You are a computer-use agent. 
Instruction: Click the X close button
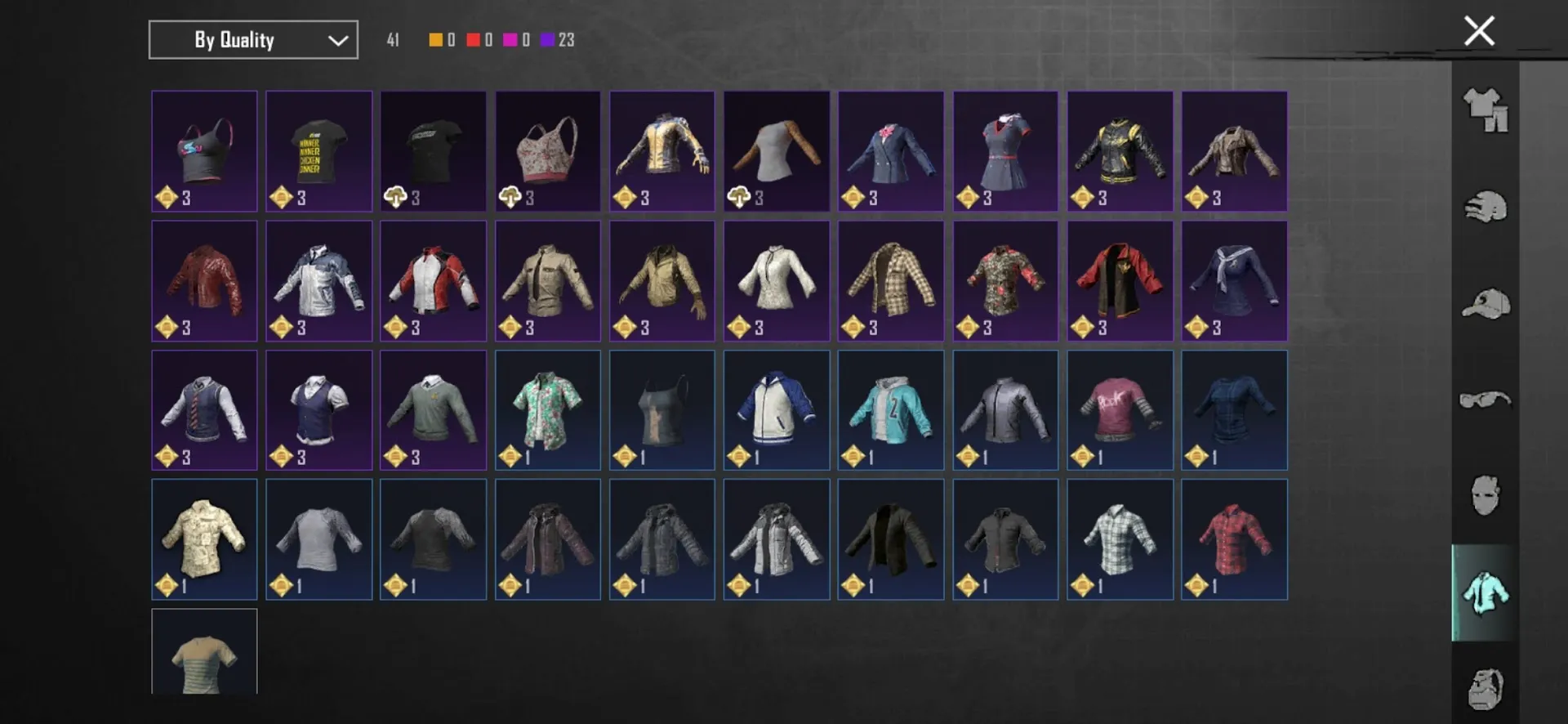coord(1478,31)
